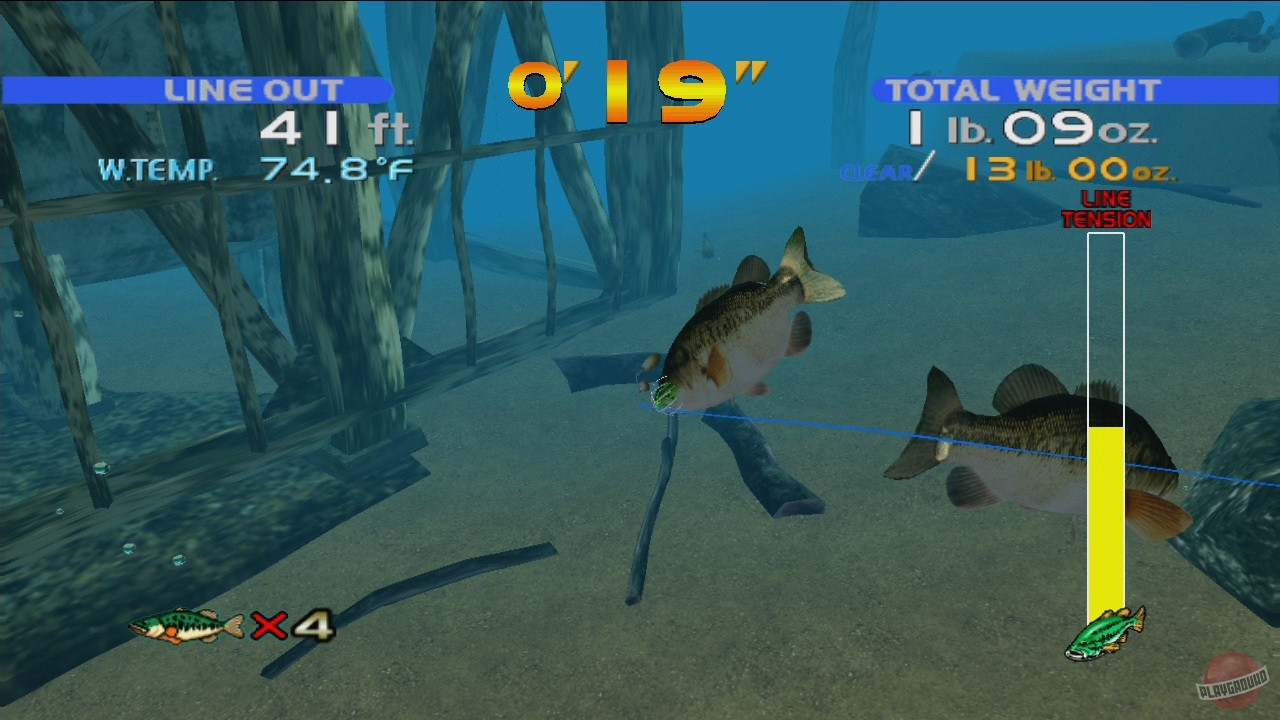Click the LINE TENSION label

pyautogui.click(x=1105, y=209)
